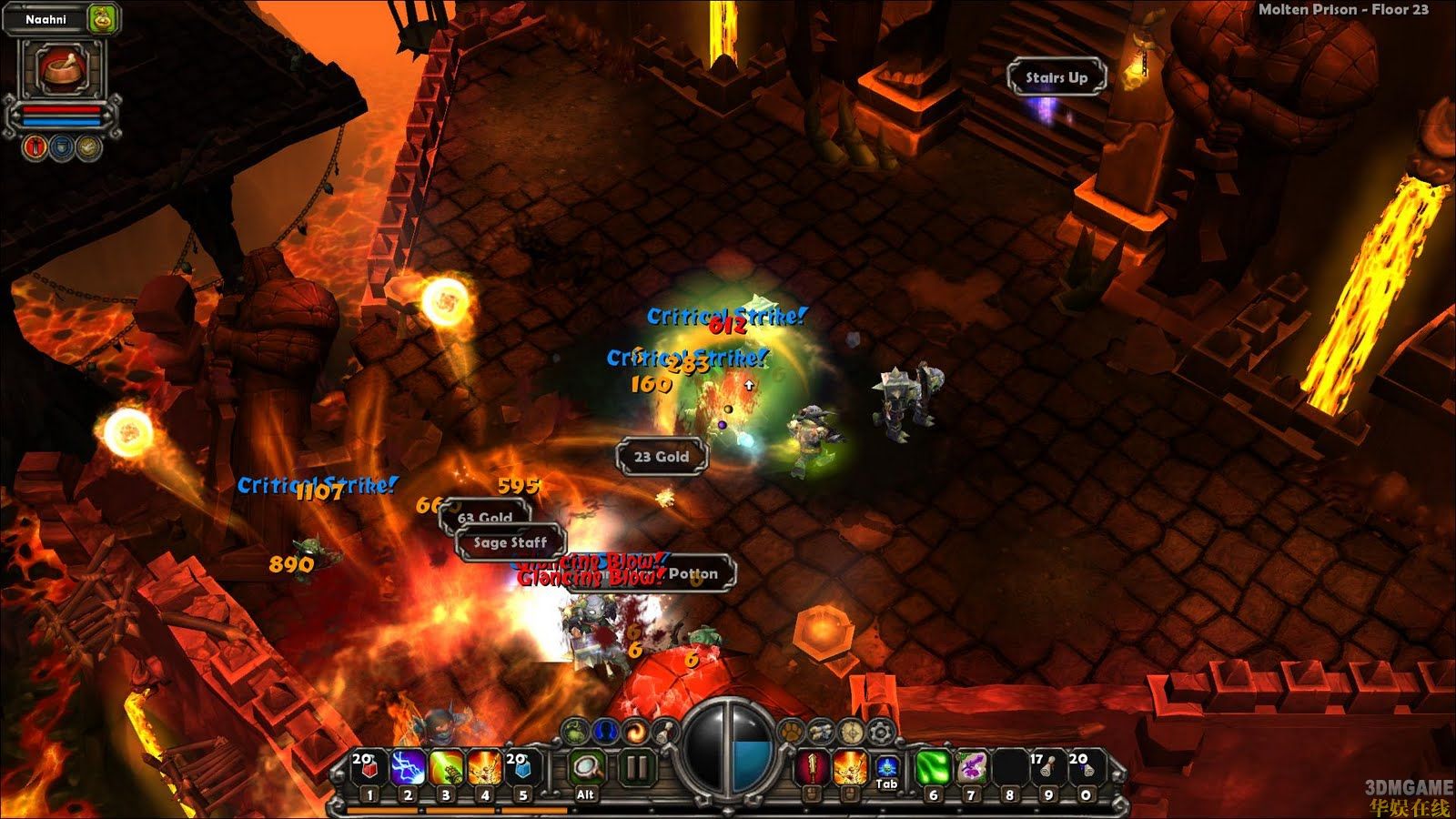Open the fiery swirl skills button

tap(635, 732)
